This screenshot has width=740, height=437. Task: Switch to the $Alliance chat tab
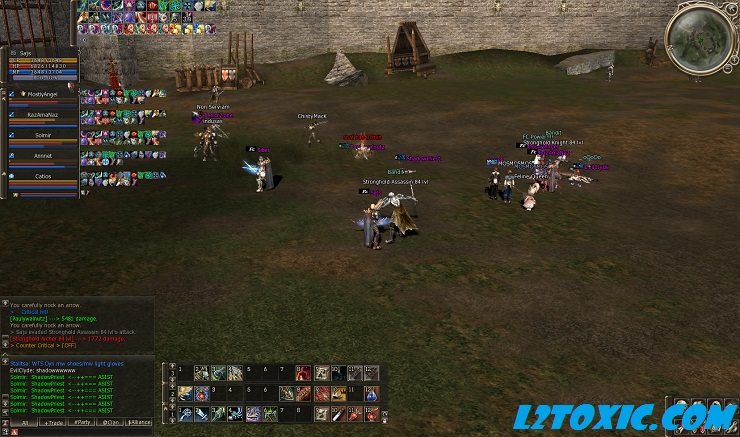(140, 422)
